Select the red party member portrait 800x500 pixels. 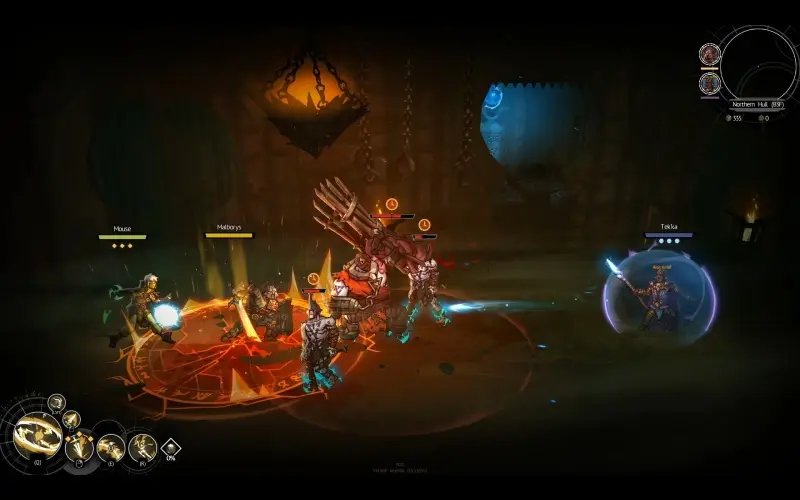(x=710, y=53)
